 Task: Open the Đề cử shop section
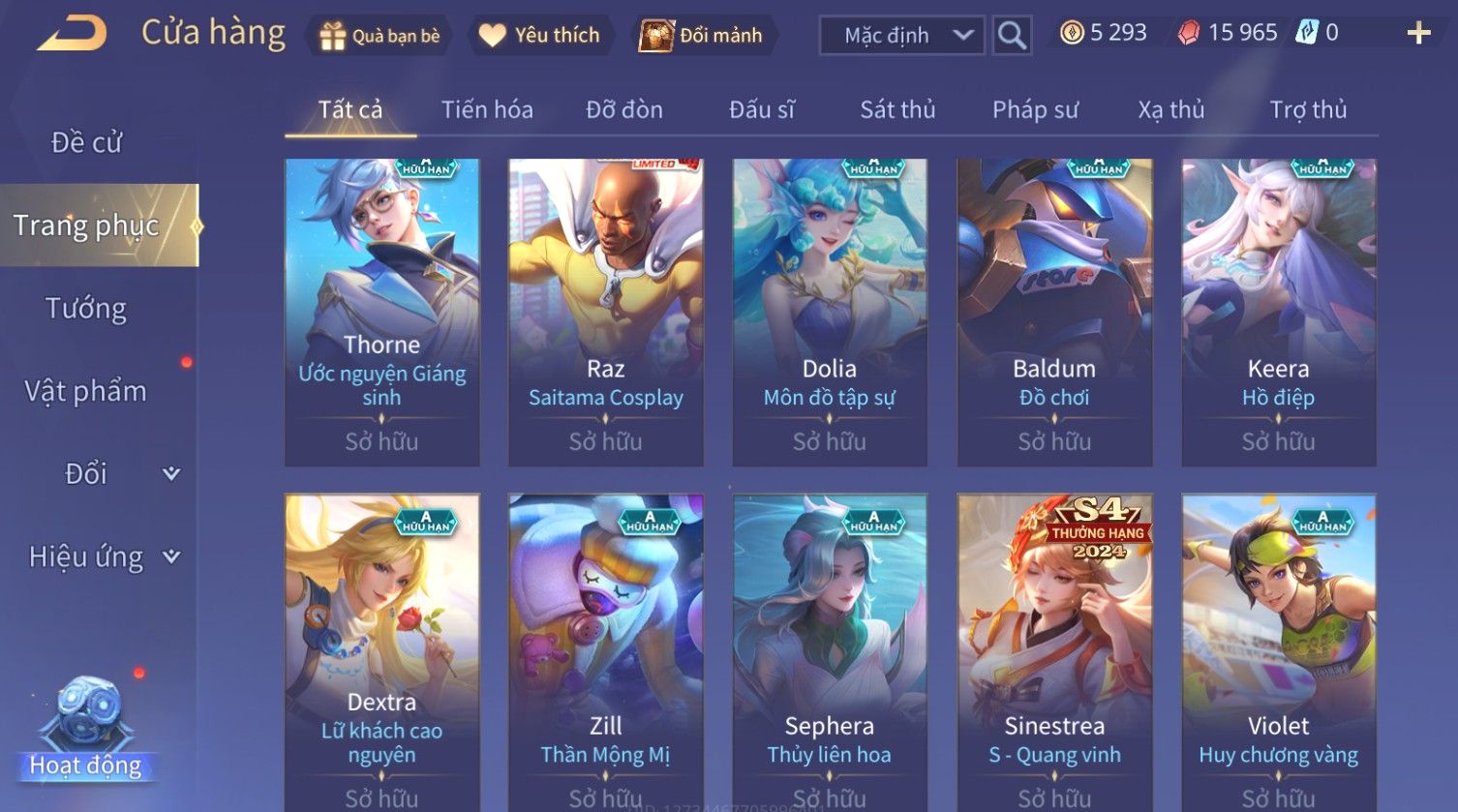[x=87, y=142]
